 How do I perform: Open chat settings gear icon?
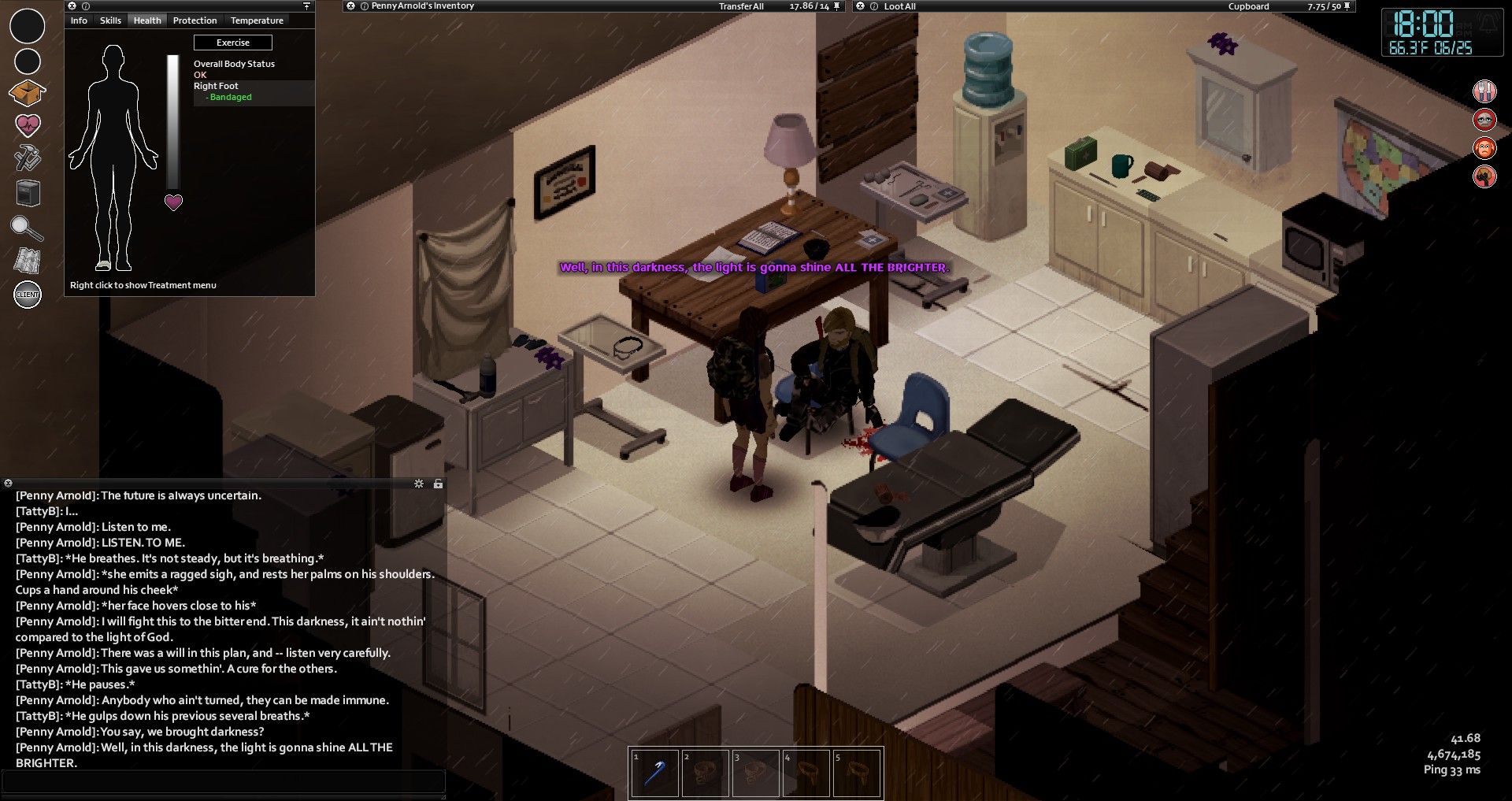pyautogui.click(x=419, y=484)
